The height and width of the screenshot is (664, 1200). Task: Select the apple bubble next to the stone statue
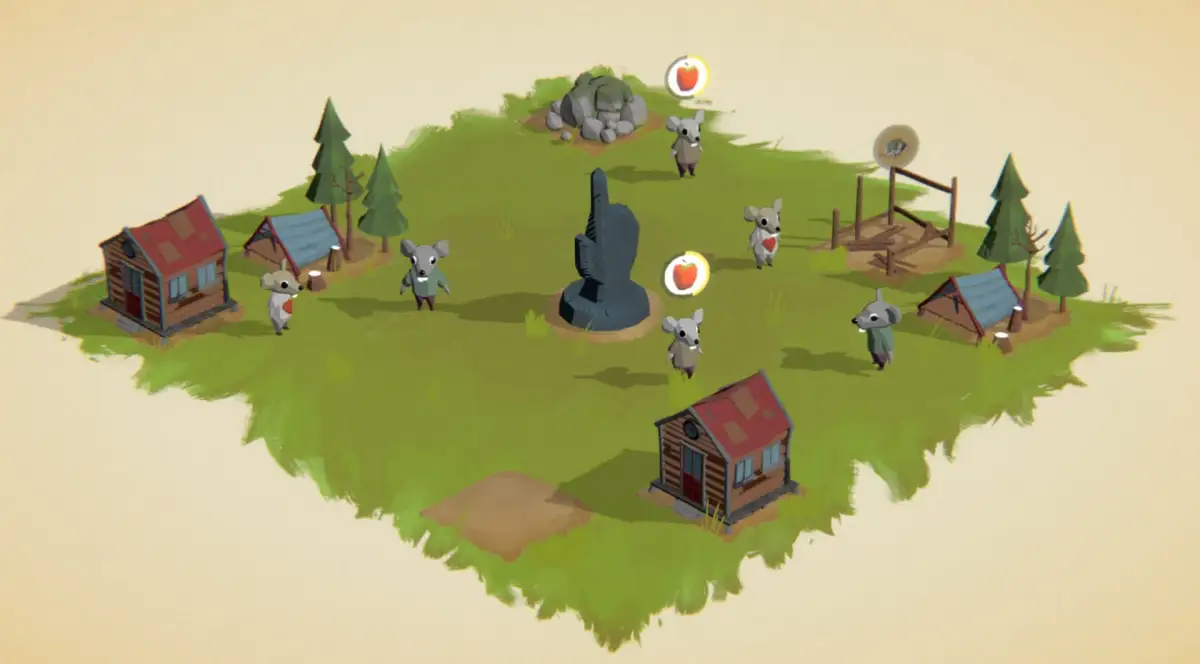coord(685,272)
